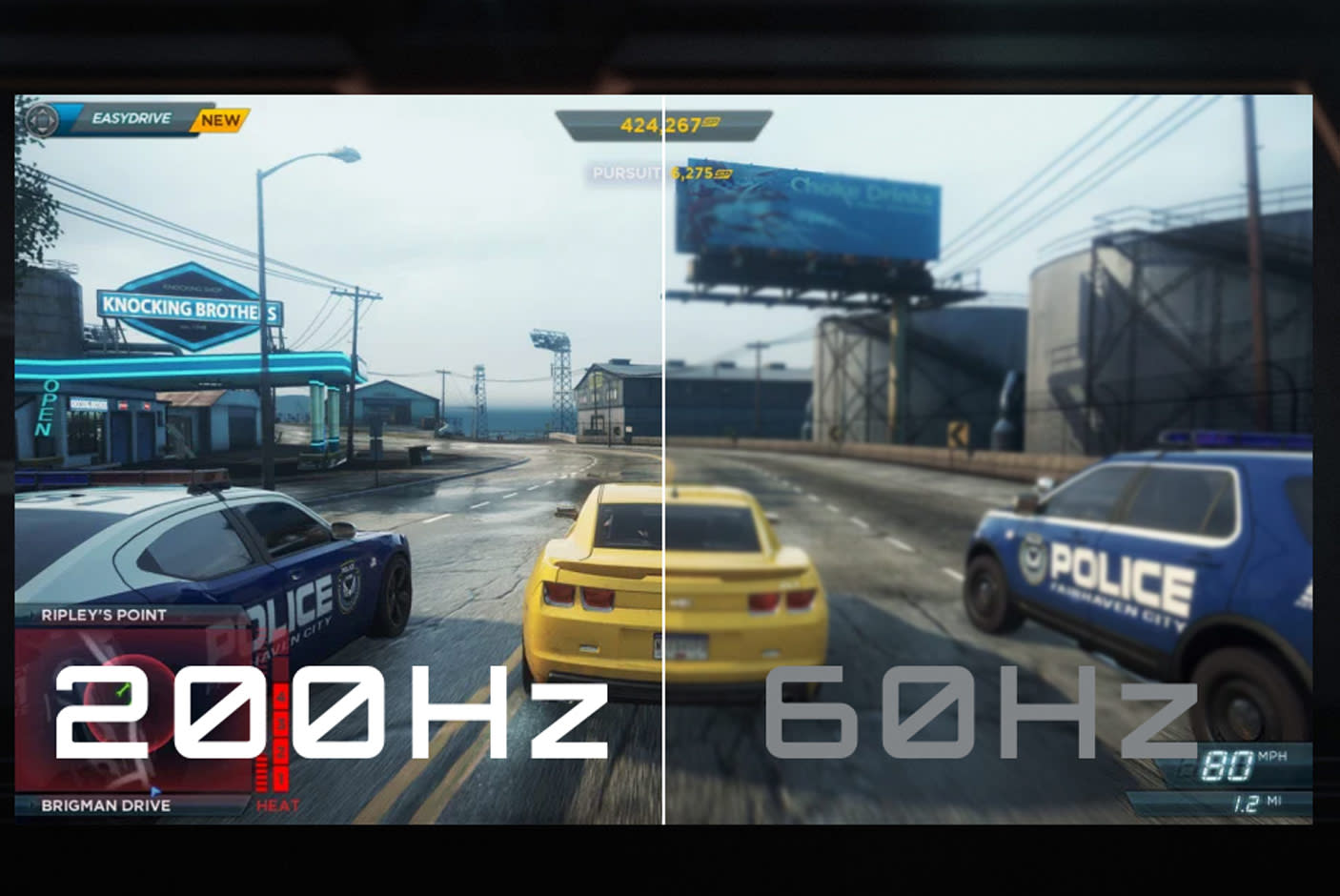Click the blue player arrow on the minimap
Screen dimensions: 1340x896
point(155,790)
